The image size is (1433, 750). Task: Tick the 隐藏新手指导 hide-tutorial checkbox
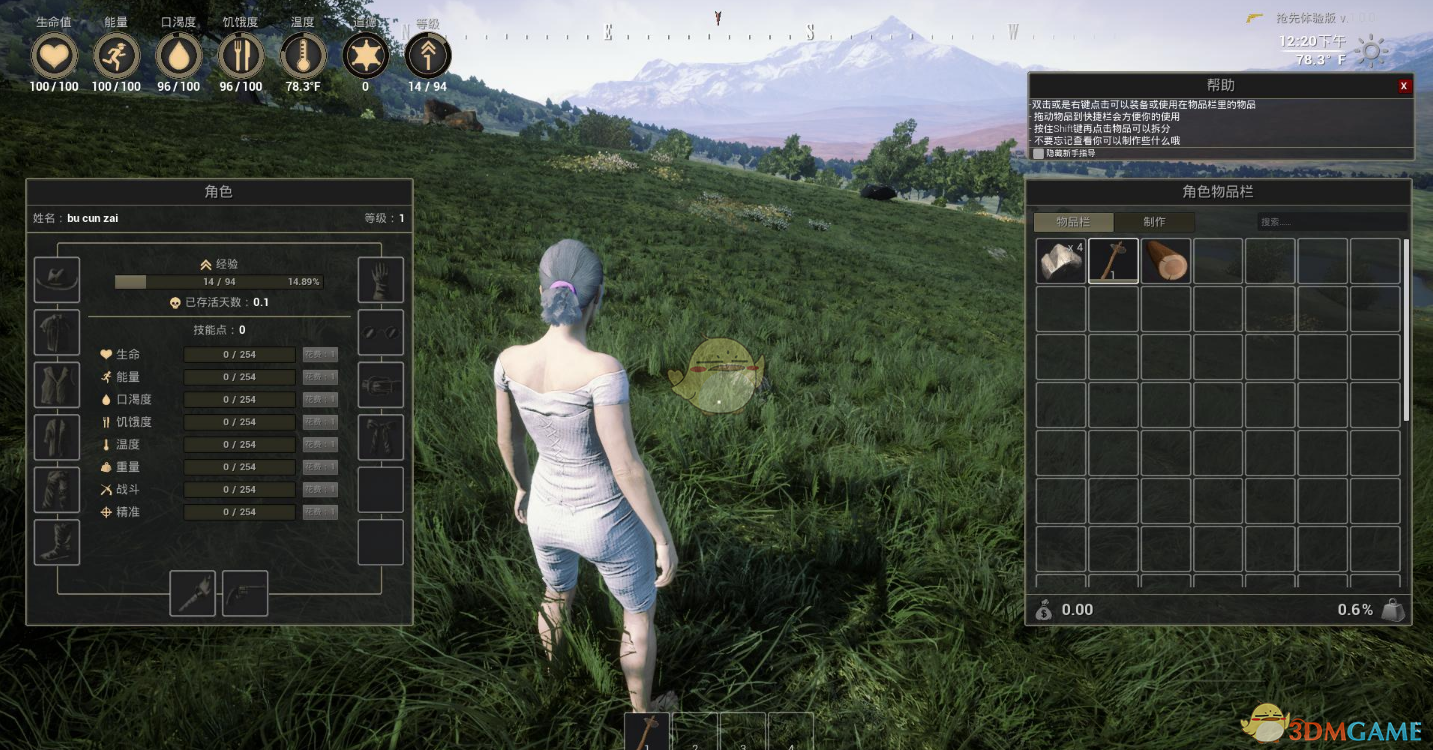coord(1038,153)
